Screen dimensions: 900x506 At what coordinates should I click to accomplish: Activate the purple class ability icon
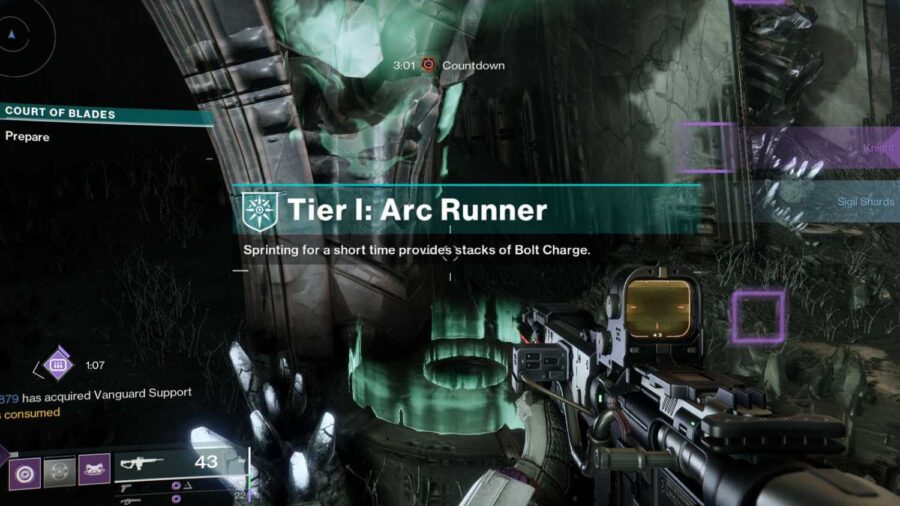point(94,469)
